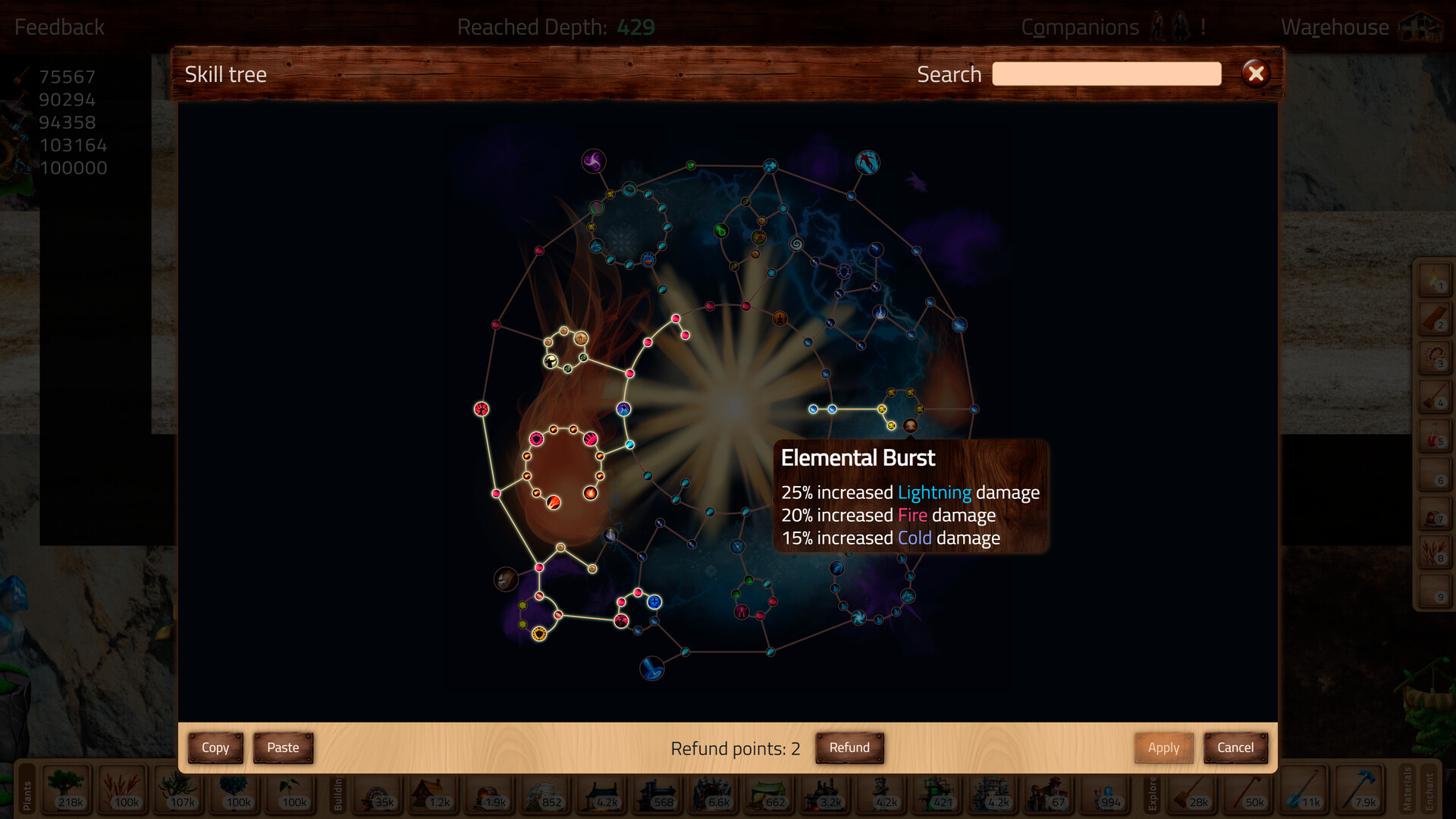Click Copy to copy the skill build
Image resolution: width=1456 pixels, height=819 pixels.
(x=215, y=748)
